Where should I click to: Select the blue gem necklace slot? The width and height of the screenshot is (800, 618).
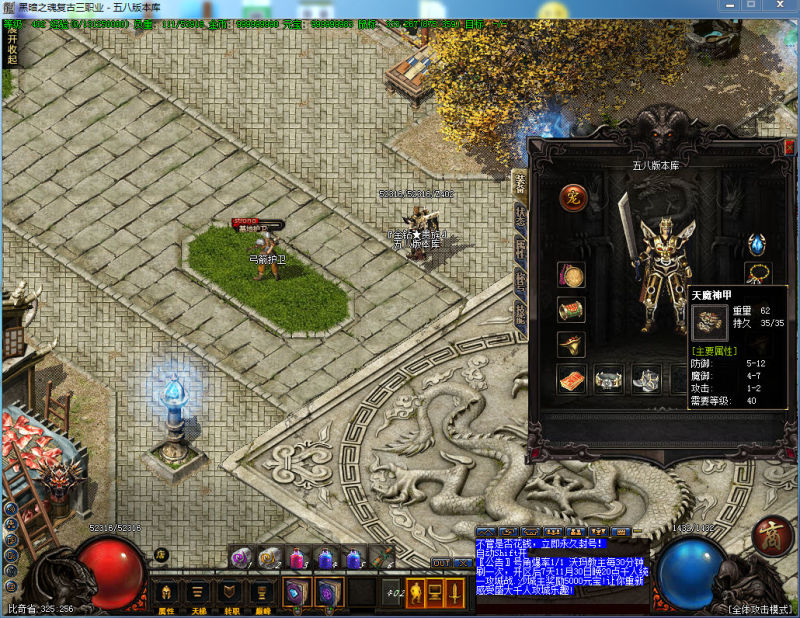coord(756,244)
